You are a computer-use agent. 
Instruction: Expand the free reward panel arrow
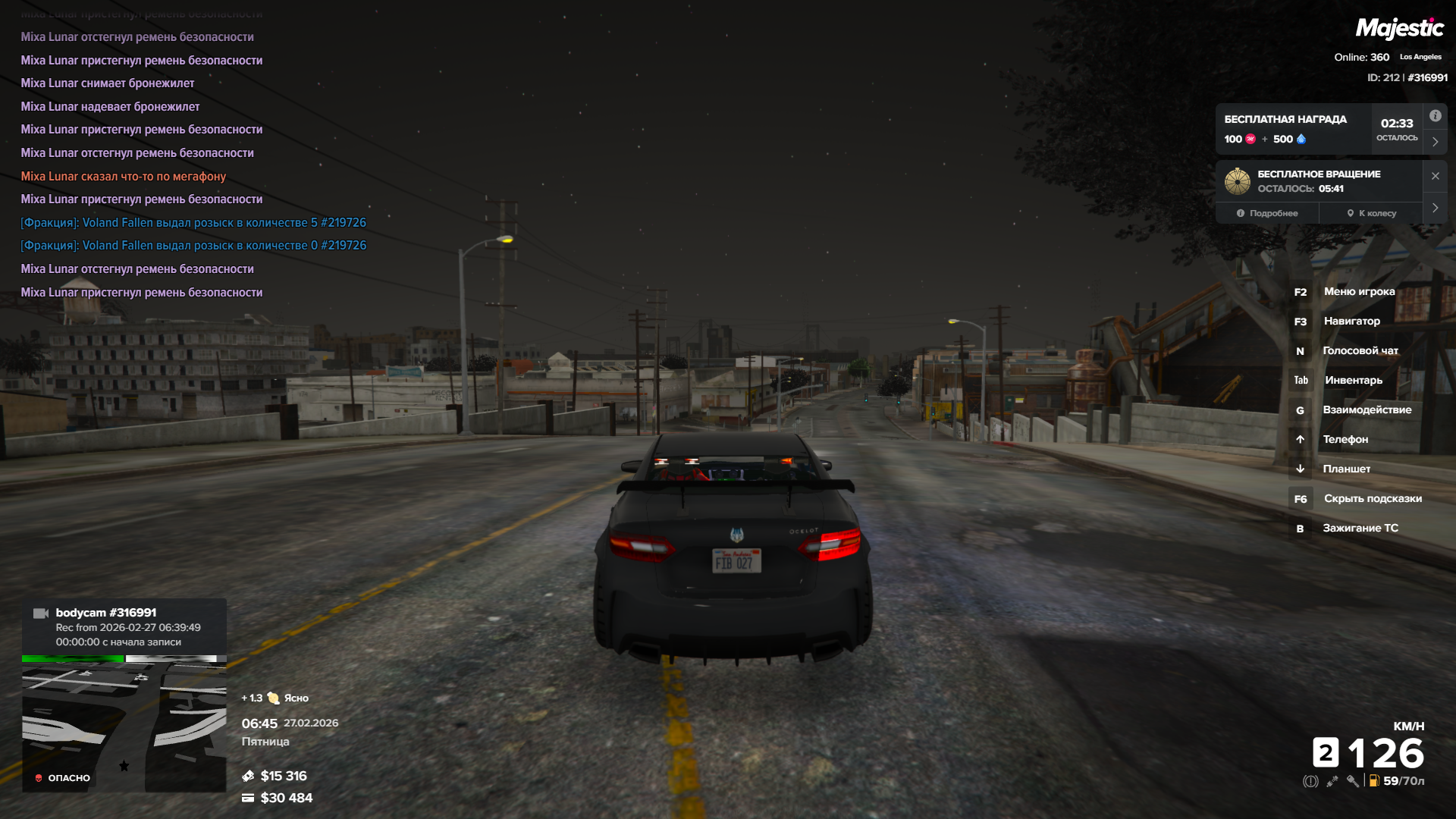pyautogui.click(x=1435, y=142)
